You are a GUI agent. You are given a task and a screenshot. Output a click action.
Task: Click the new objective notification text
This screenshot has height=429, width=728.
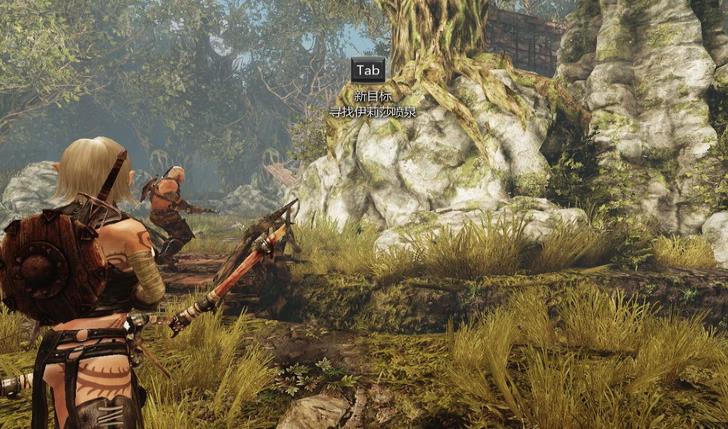(372, 112)
